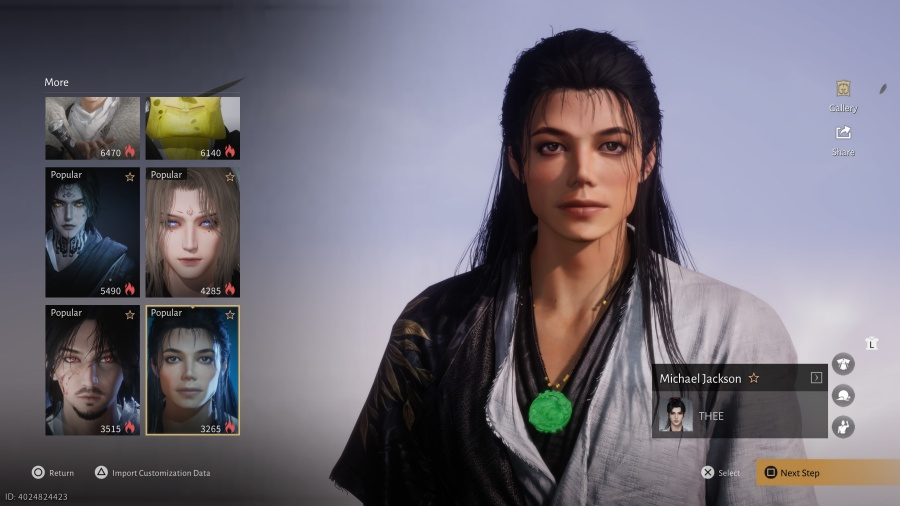Viewport: 900px width, 506px height.
Task: Select the long-haired preset with 4285 likes
Action: 193,232
